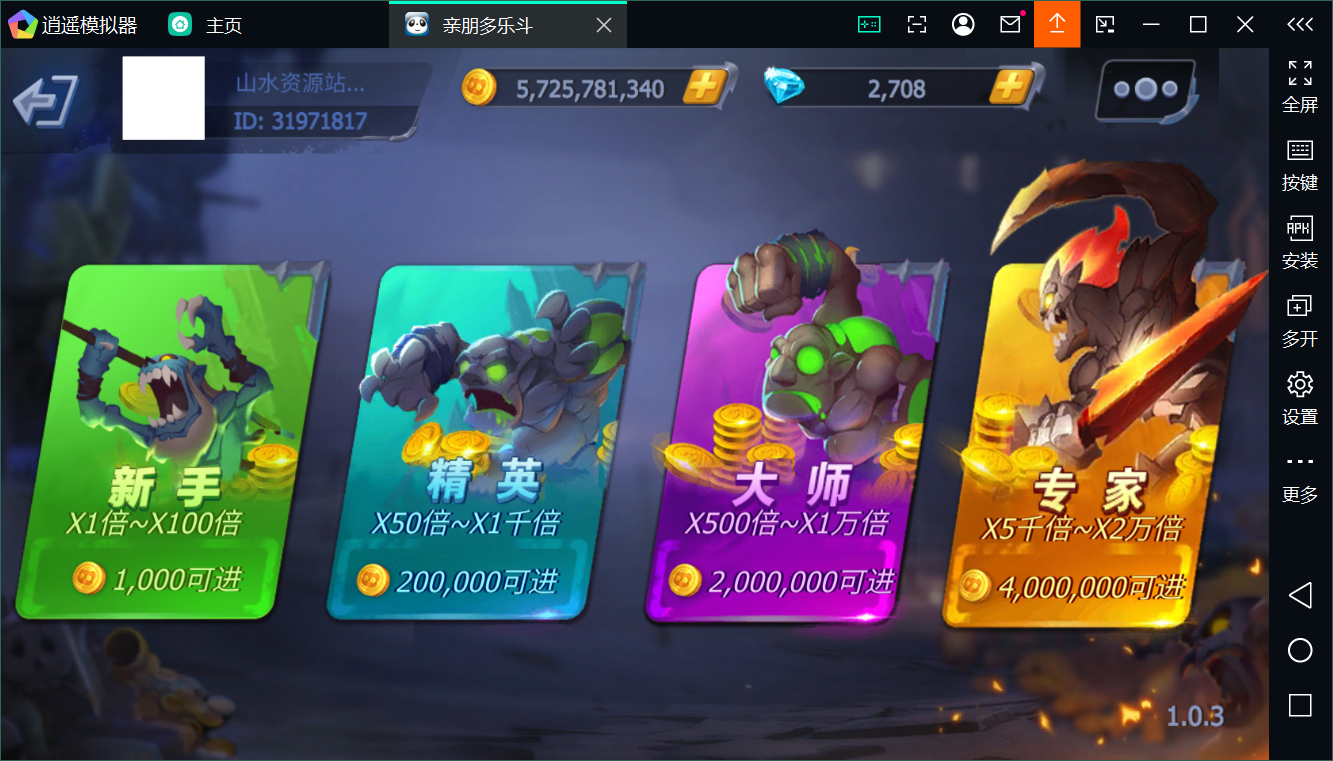Collapse the right sidebar using the chevrons

[1299, 24]
